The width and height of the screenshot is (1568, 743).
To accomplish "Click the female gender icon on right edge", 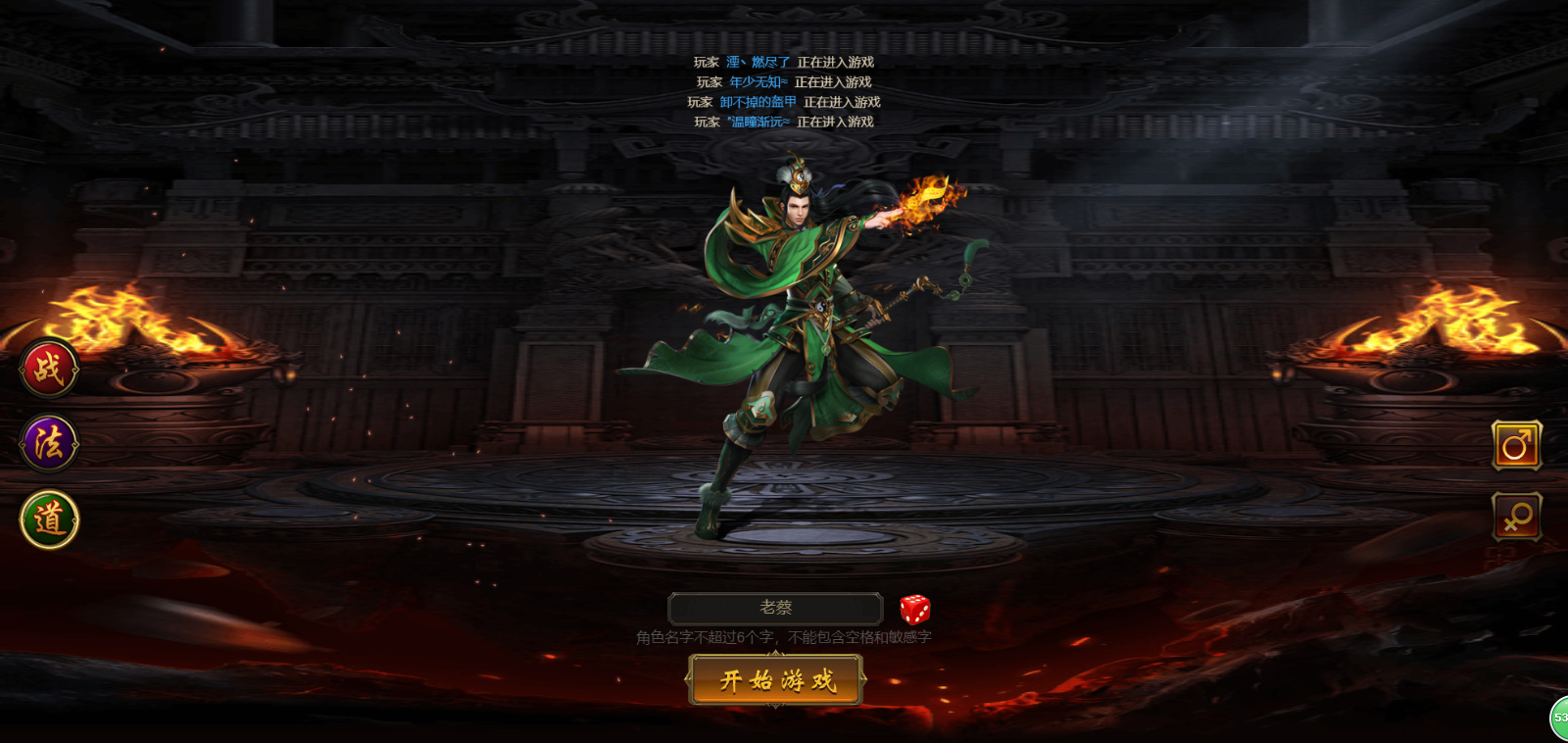I will click(x=1515, y=518).
